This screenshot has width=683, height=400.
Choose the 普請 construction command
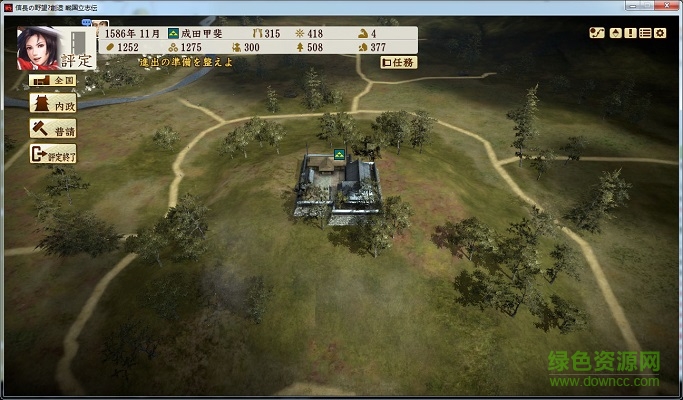pos(53,129)
